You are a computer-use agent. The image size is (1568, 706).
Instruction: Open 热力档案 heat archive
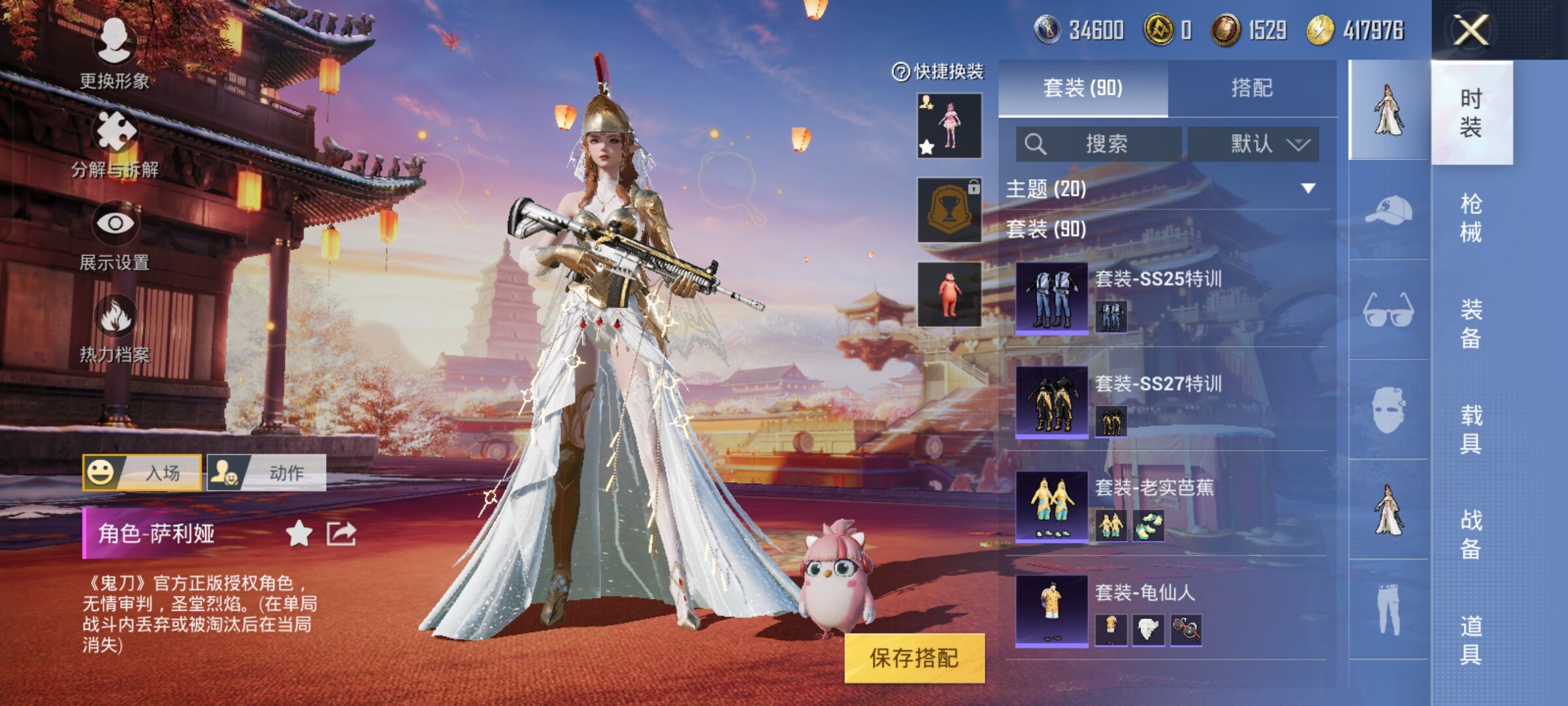115,327
